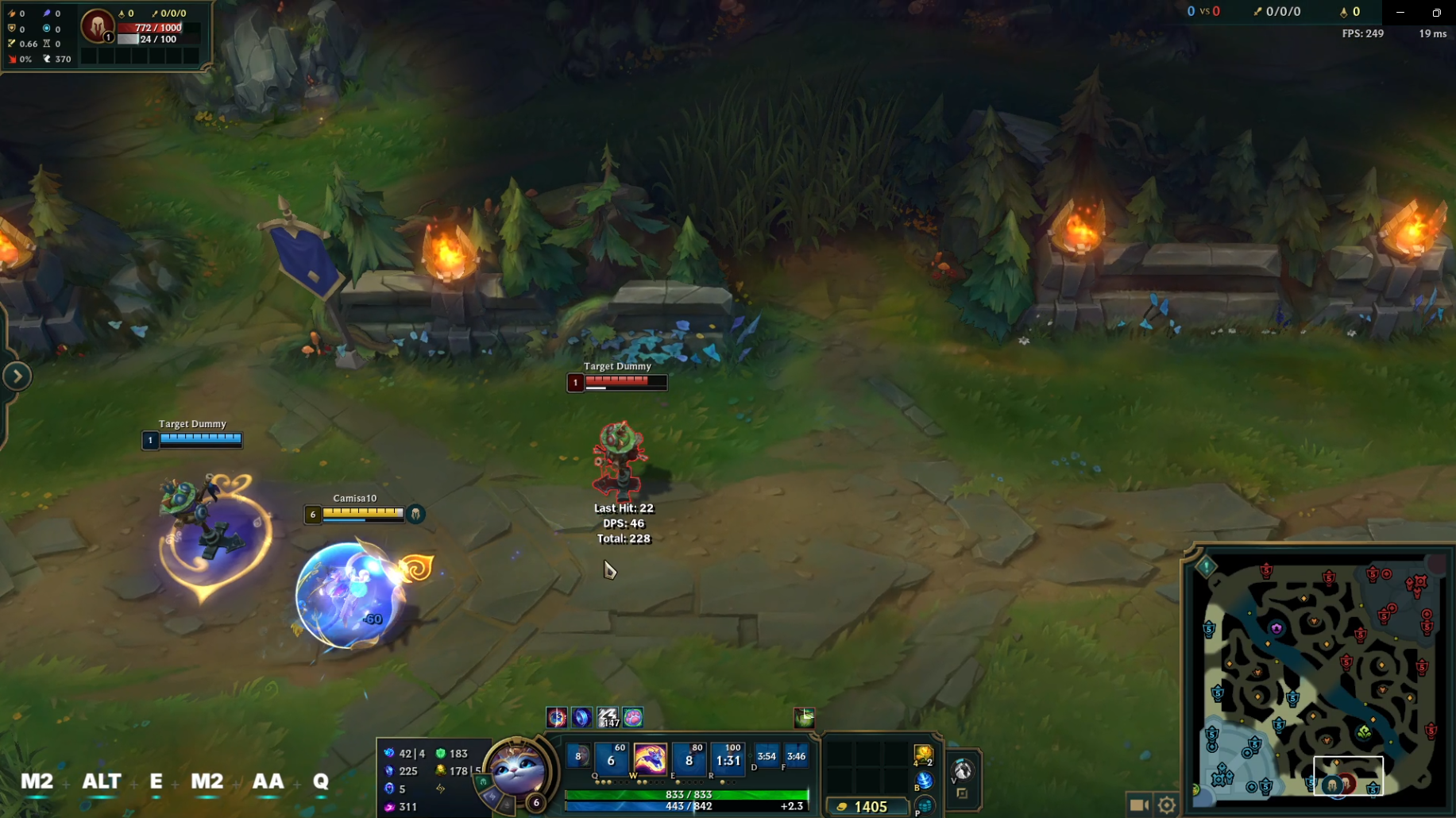Viewport: 1456px width, 818px height.
Task: Click the R ultimate icon on cooldown
Action: pos(729,760)
